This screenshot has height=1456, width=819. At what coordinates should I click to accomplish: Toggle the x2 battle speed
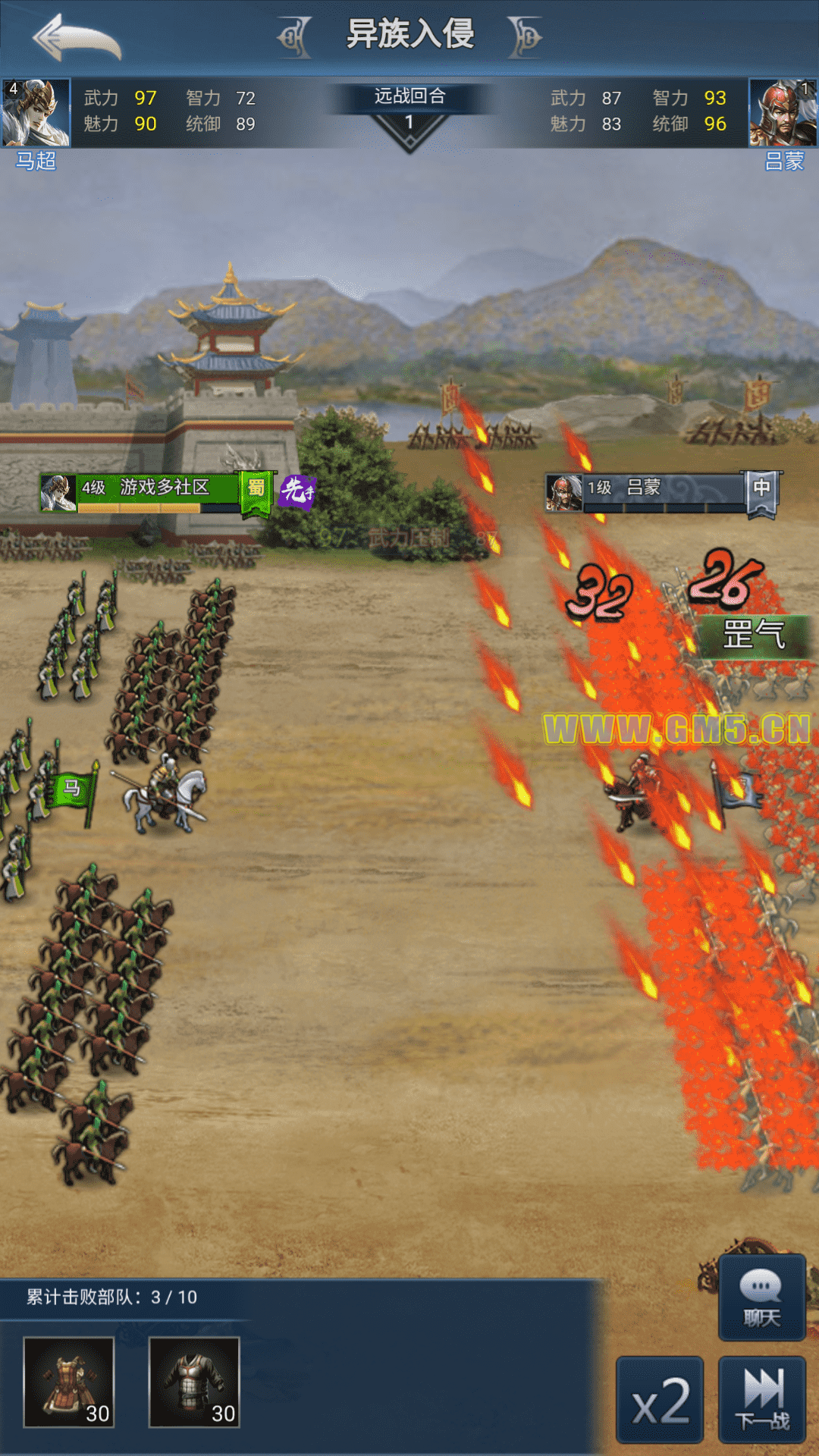[x=660, y=1400]
